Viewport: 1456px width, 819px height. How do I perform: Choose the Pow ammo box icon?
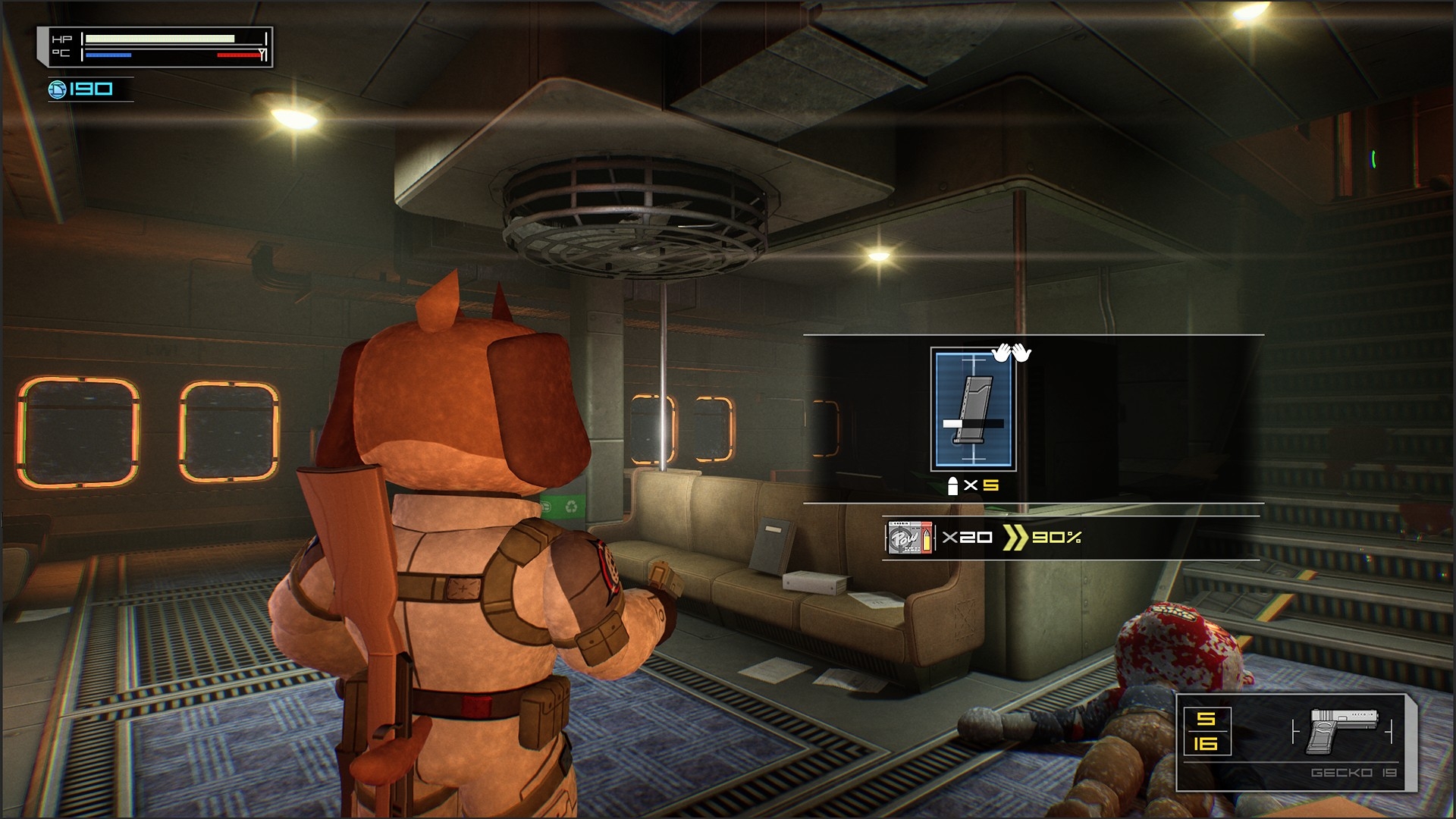point(910,538)
